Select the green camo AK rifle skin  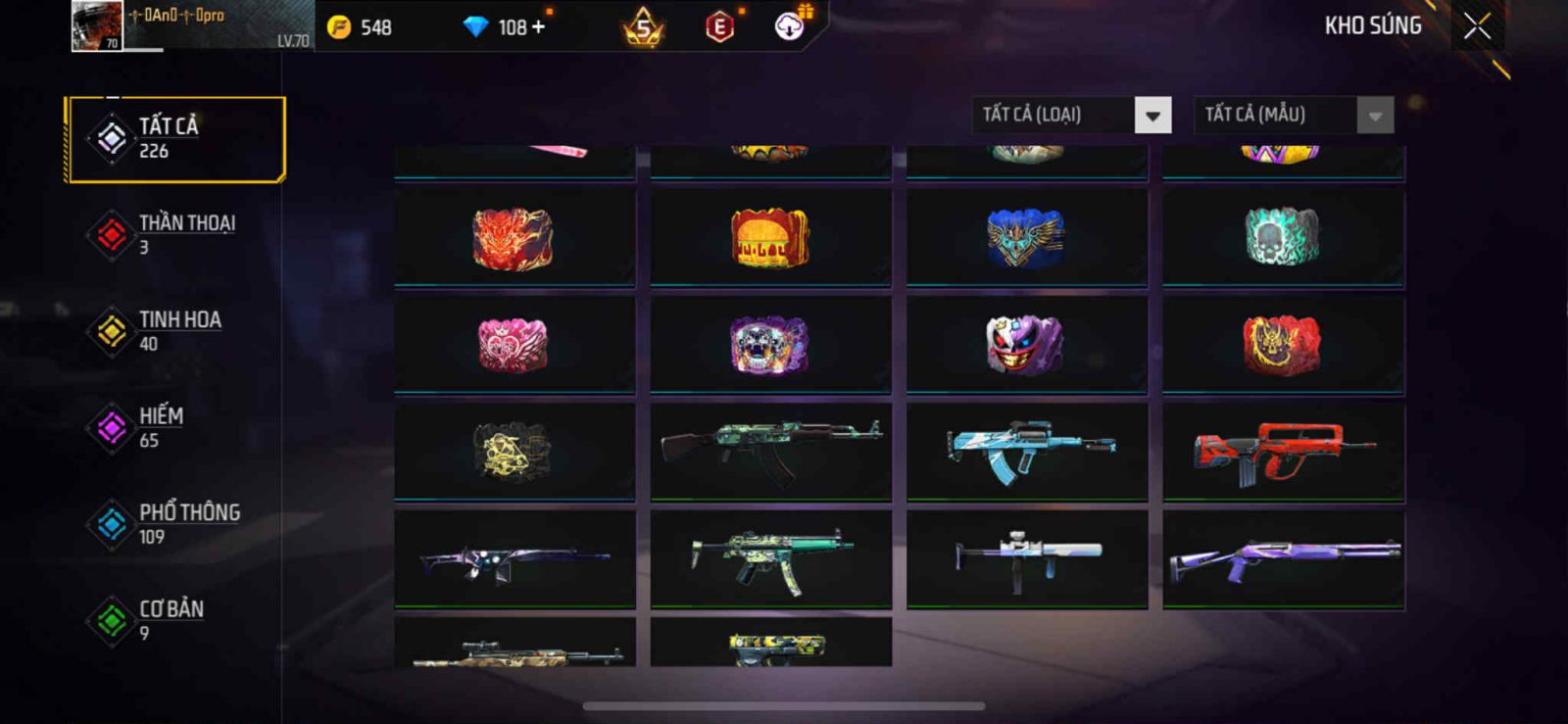point(770,452)
